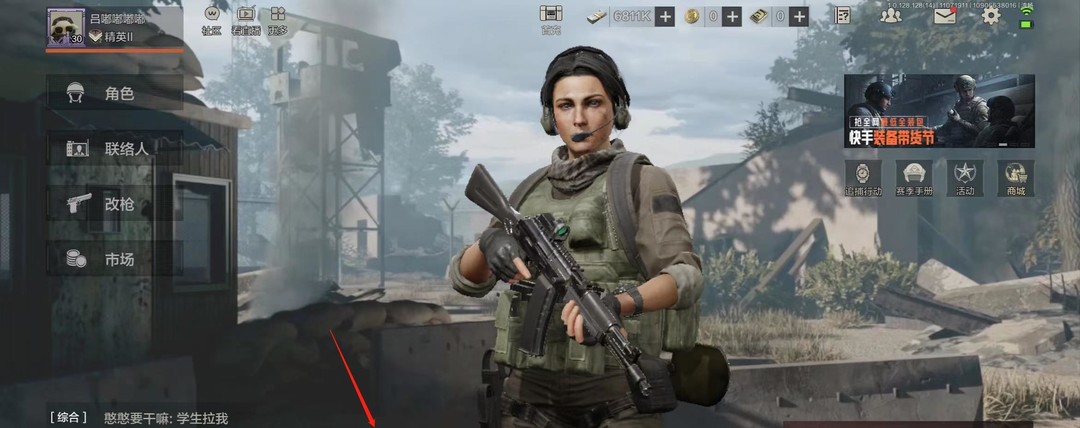
Task: Open settings with the gear icon
Action: coord(991,16)
